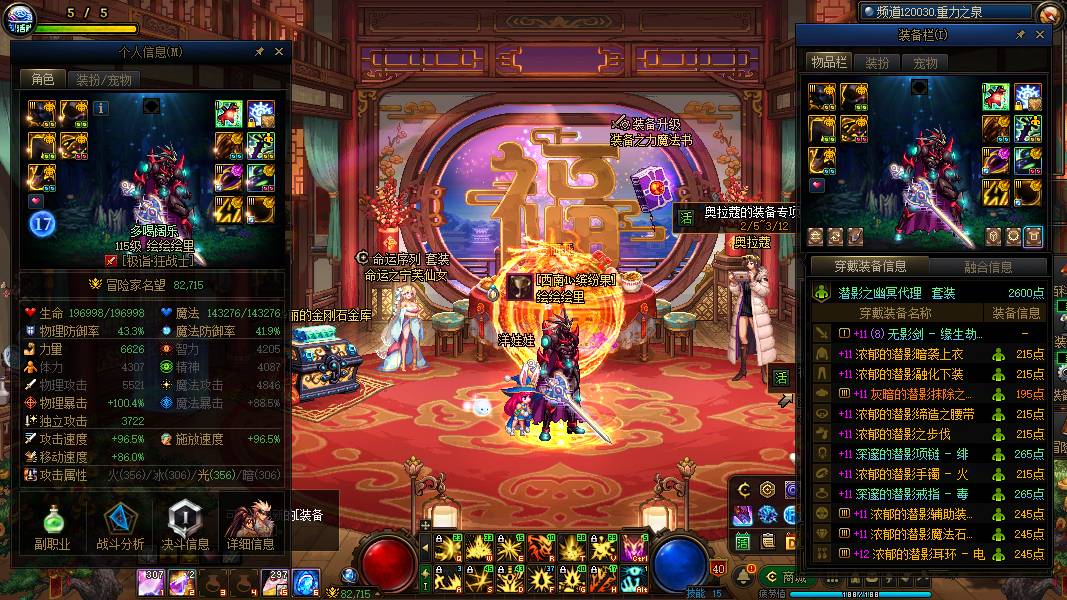Viewport: 1067px width, 600px height.
Task: Open the 融合信息 fusion info tab
Action: 988,267
